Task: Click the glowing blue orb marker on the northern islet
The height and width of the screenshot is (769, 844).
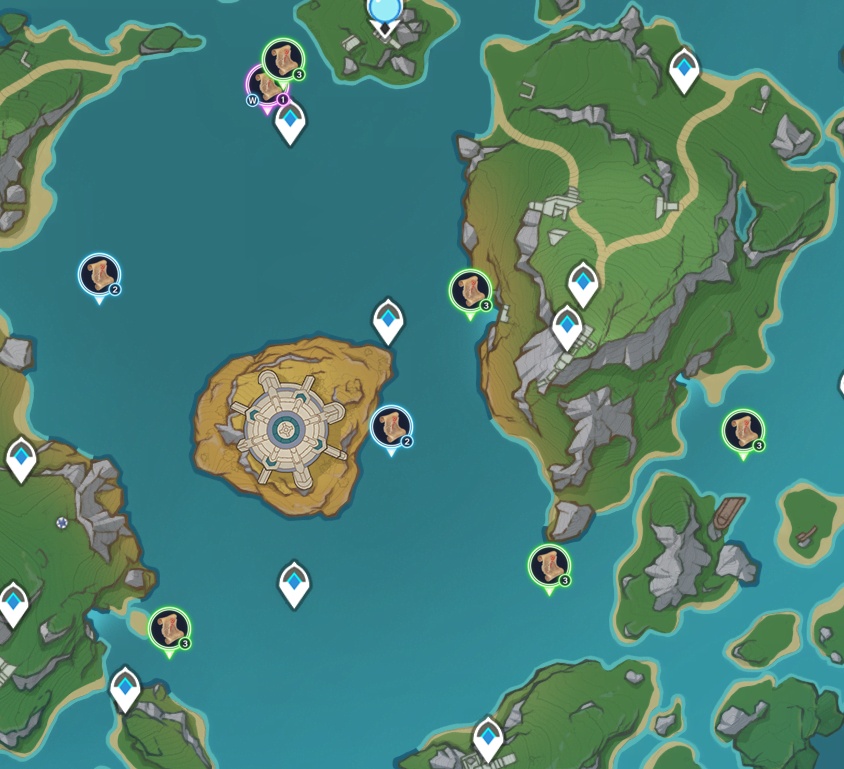Action: tap(383, 10)
